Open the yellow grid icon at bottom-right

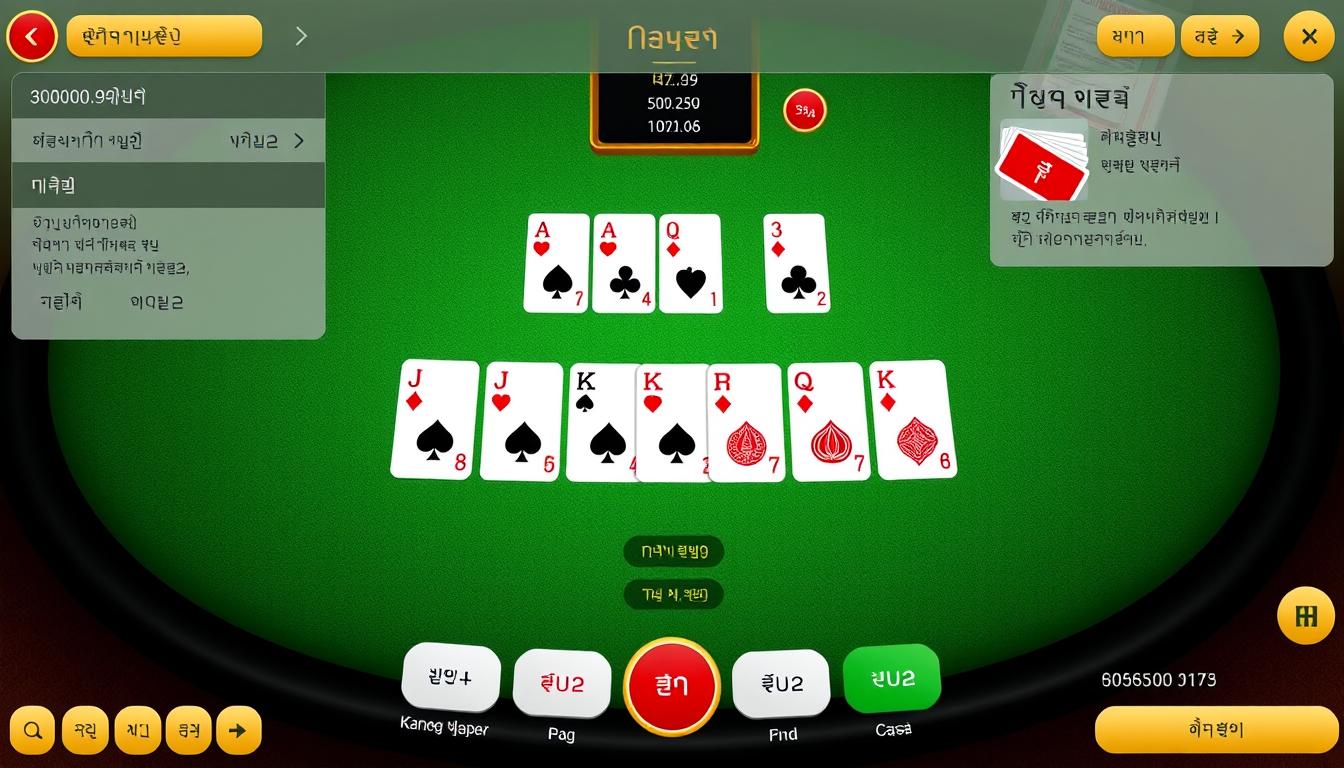(x=1305, y=616)
